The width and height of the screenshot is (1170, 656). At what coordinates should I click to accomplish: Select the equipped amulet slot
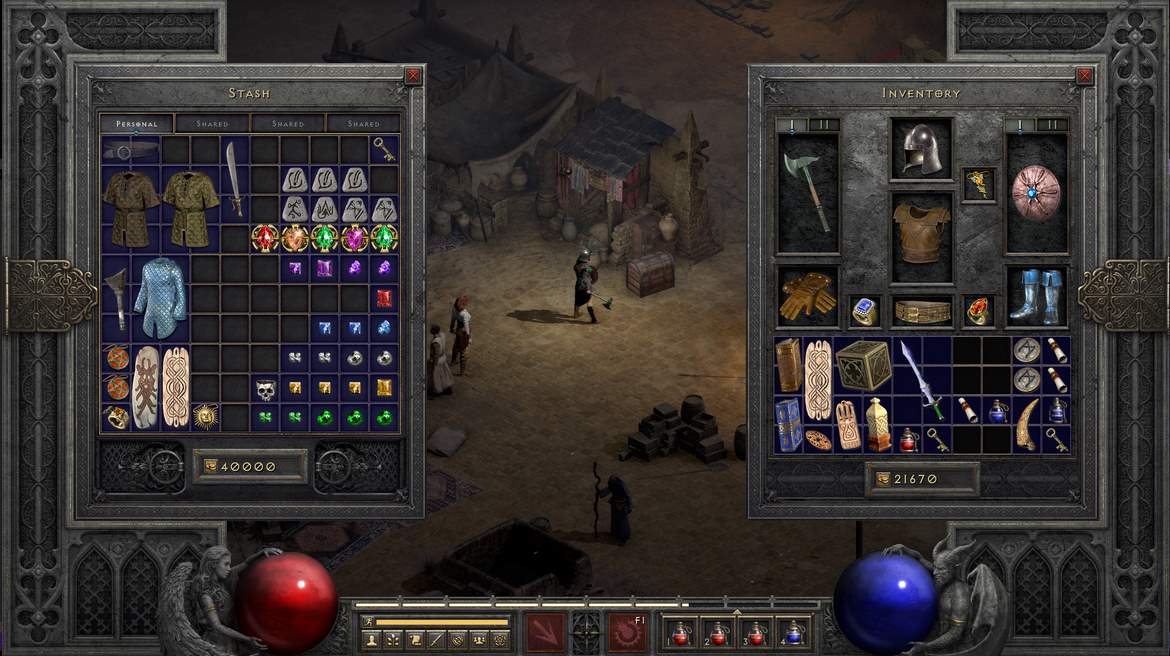pos(978,184)
